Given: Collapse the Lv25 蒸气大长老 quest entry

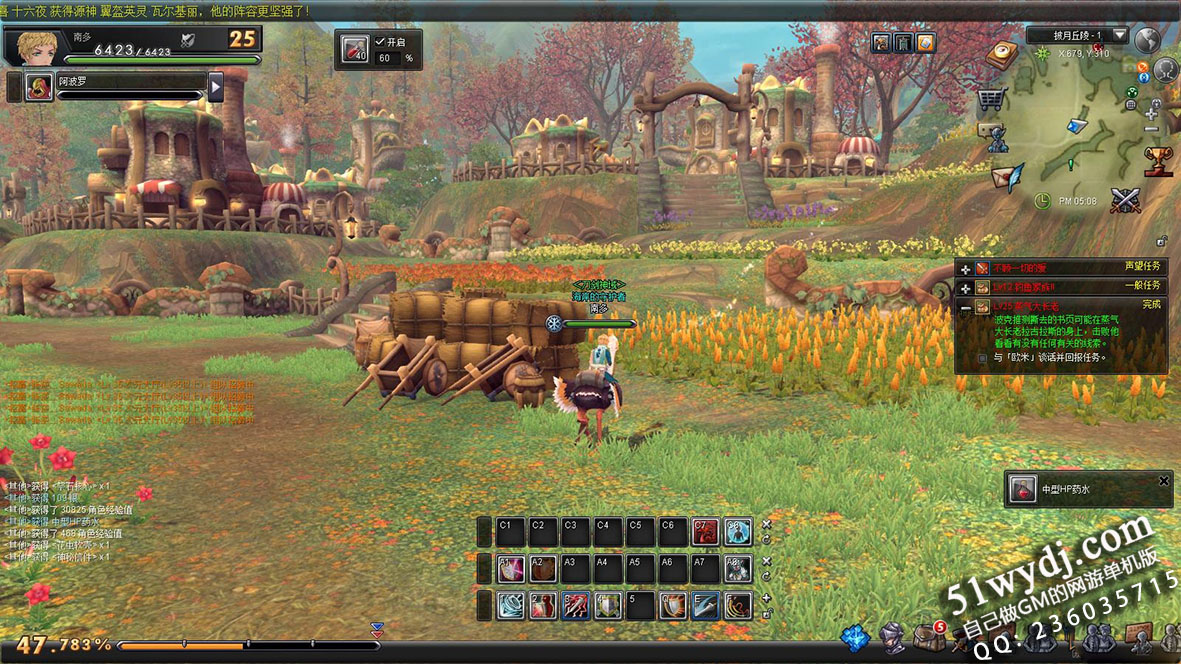Looking at the screenshot, I should click(x=964, y=309).
